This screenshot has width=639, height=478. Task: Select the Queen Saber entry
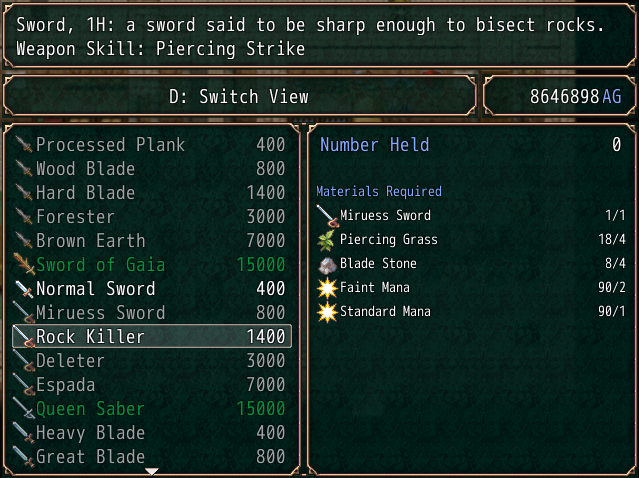tap(150, 409)
